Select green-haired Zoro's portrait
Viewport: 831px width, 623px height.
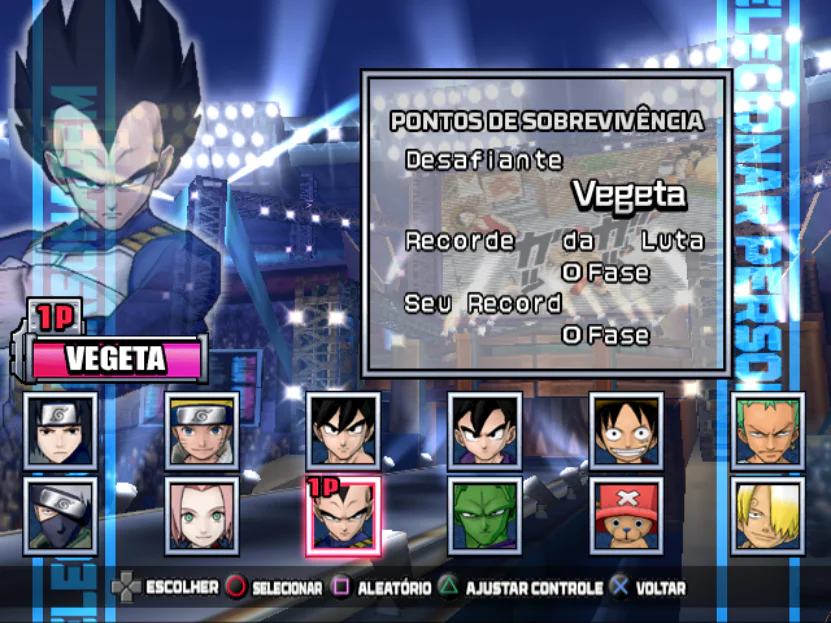click(x=768, y=430)
